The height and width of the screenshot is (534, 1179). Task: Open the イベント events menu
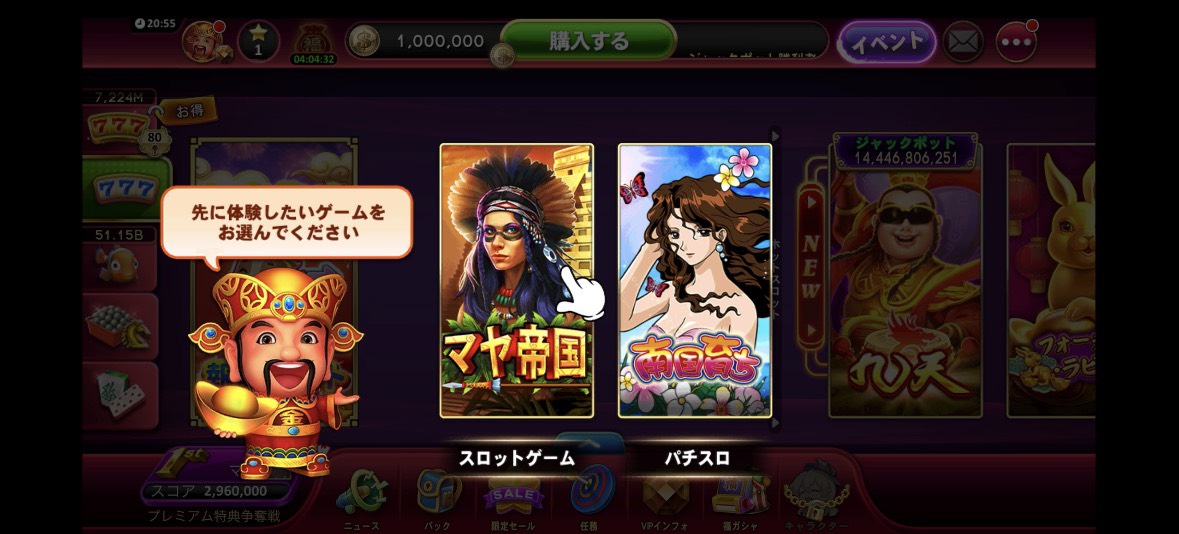[886, 42]
